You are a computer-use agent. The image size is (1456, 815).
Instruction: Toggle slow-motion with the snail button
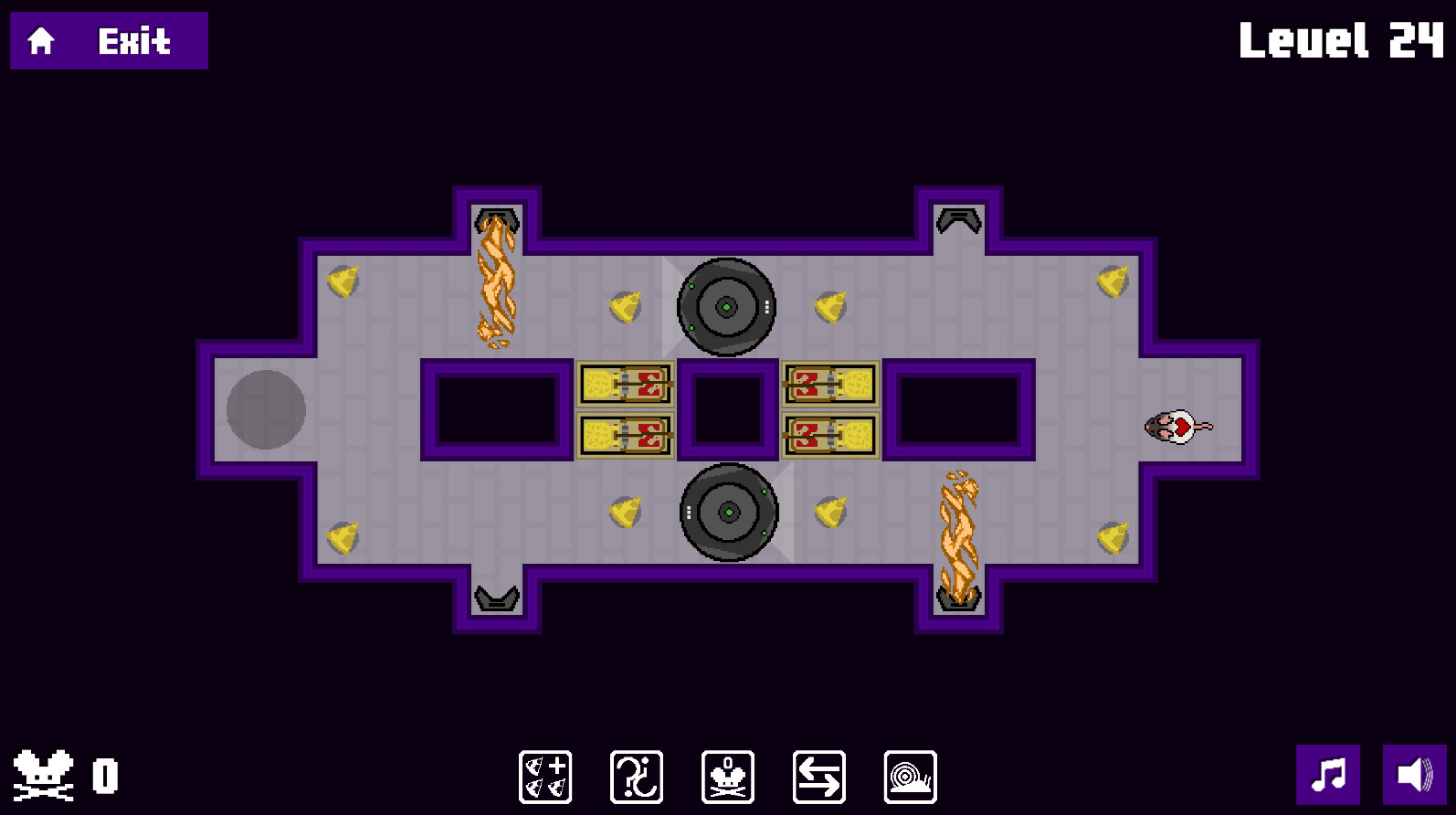(910, 777)
